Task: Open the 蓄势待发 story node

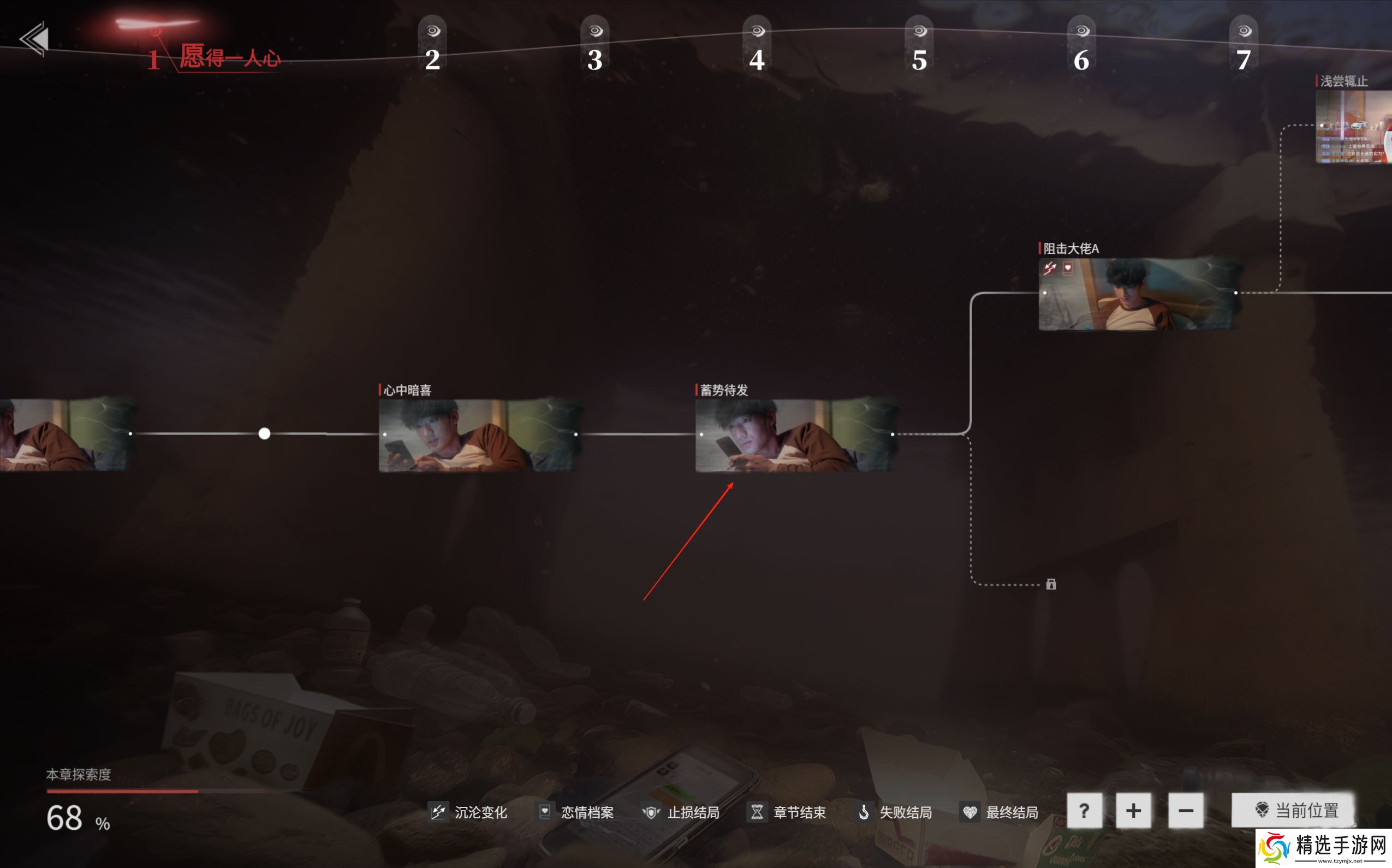Action: click(x=795, y=435)
